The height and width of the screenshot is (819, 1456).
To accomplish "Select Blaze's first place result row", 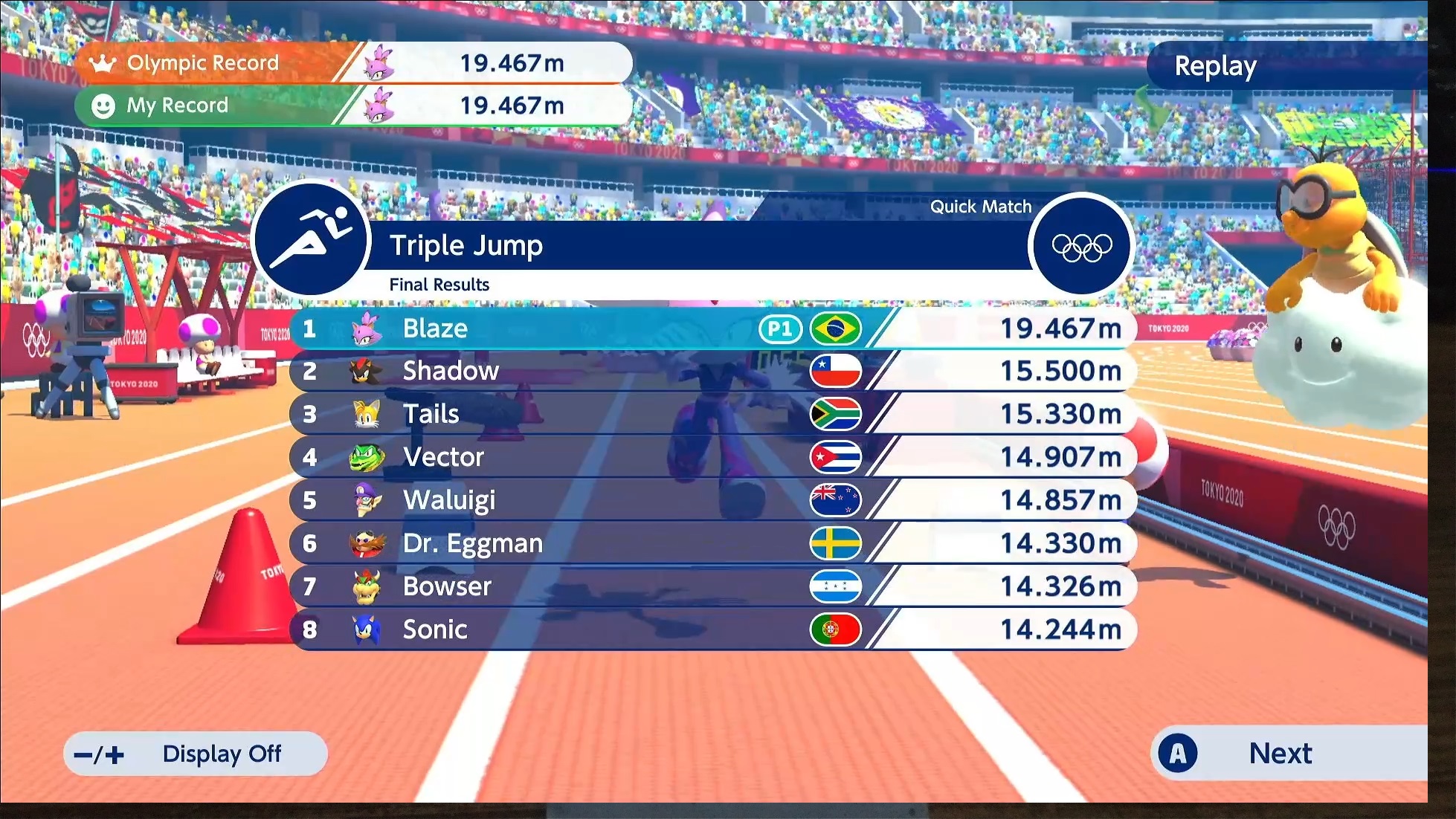I will [712, 328].
